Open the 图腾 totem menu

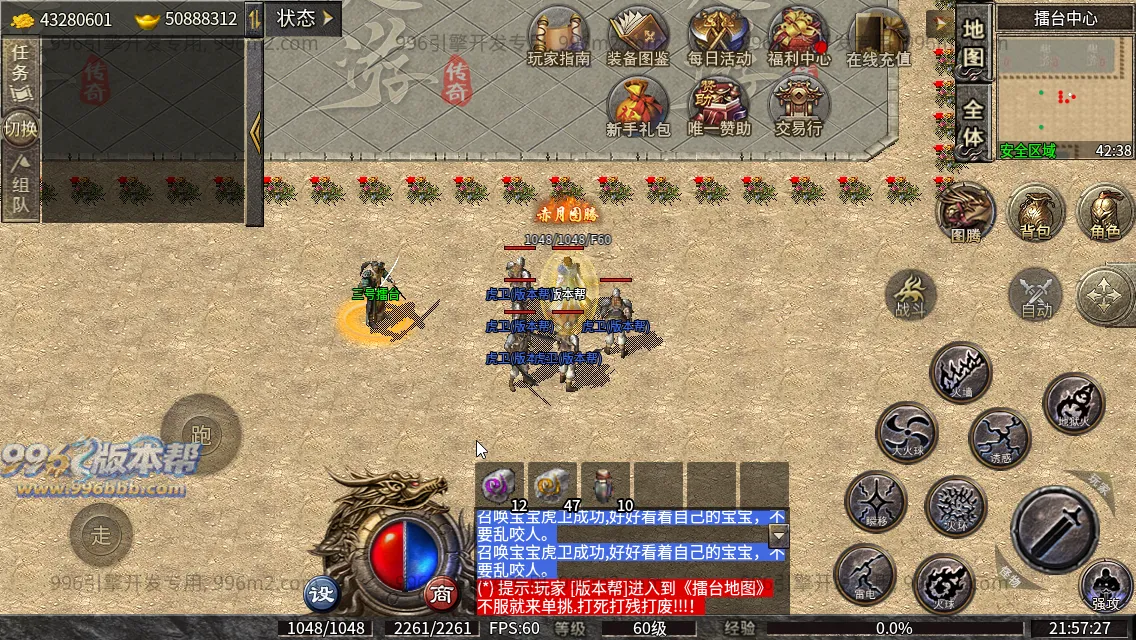[966, 211]
